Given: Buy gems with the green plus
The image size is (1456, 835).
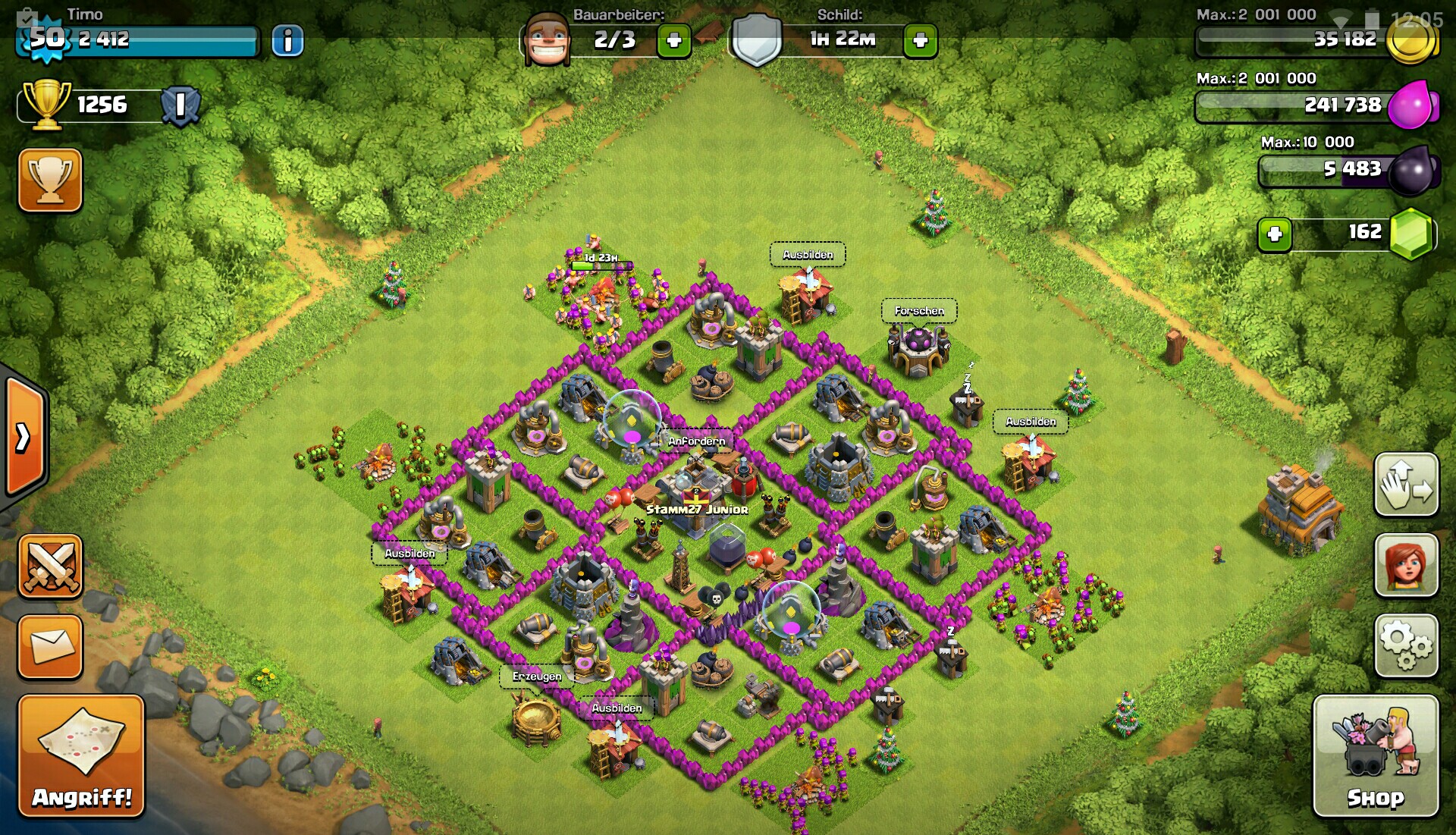Looking at the screenshot, I should click(1275, 234).
